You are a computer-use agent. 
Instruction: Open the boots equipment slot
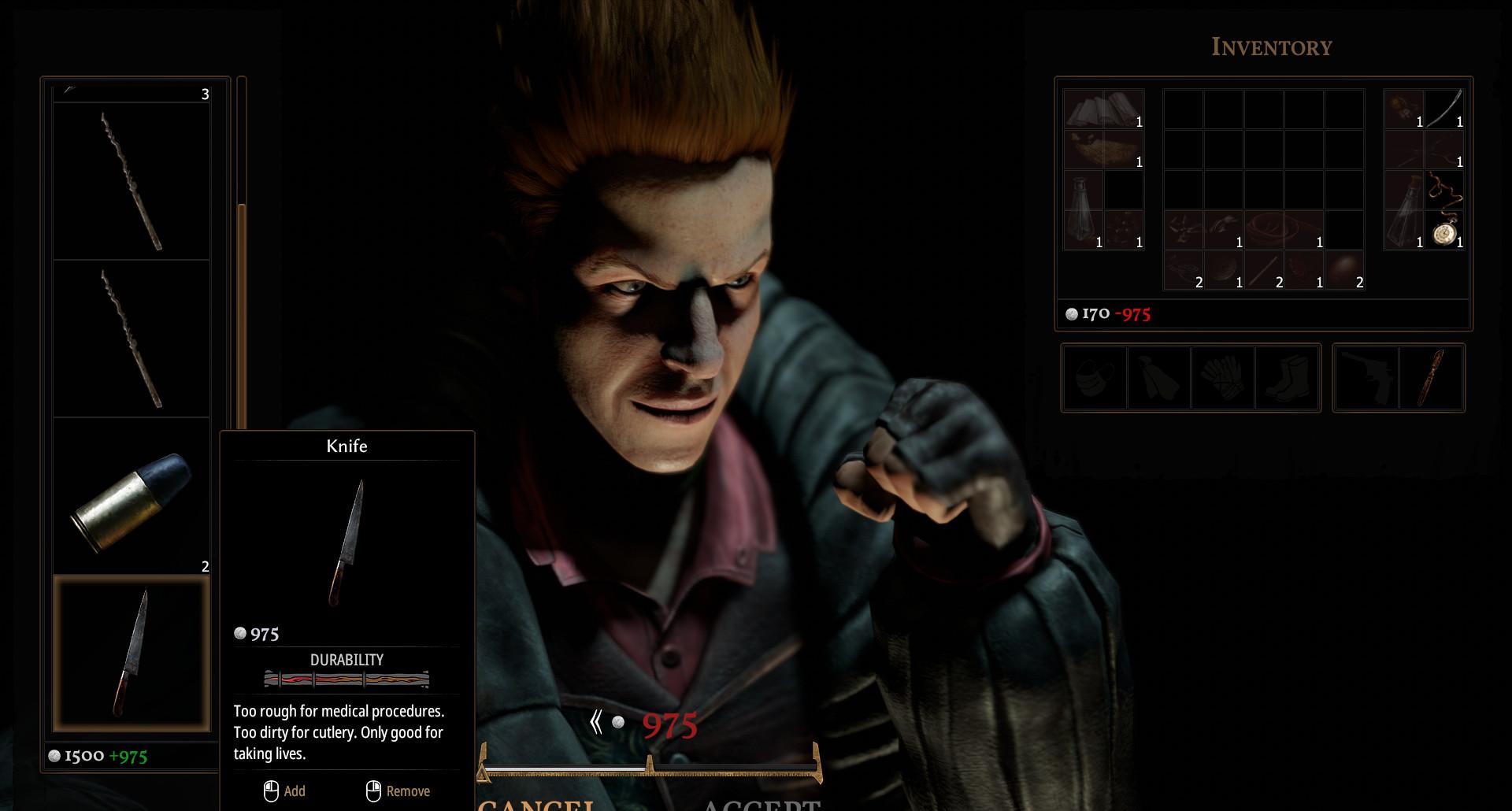[x=1287, y=378]
